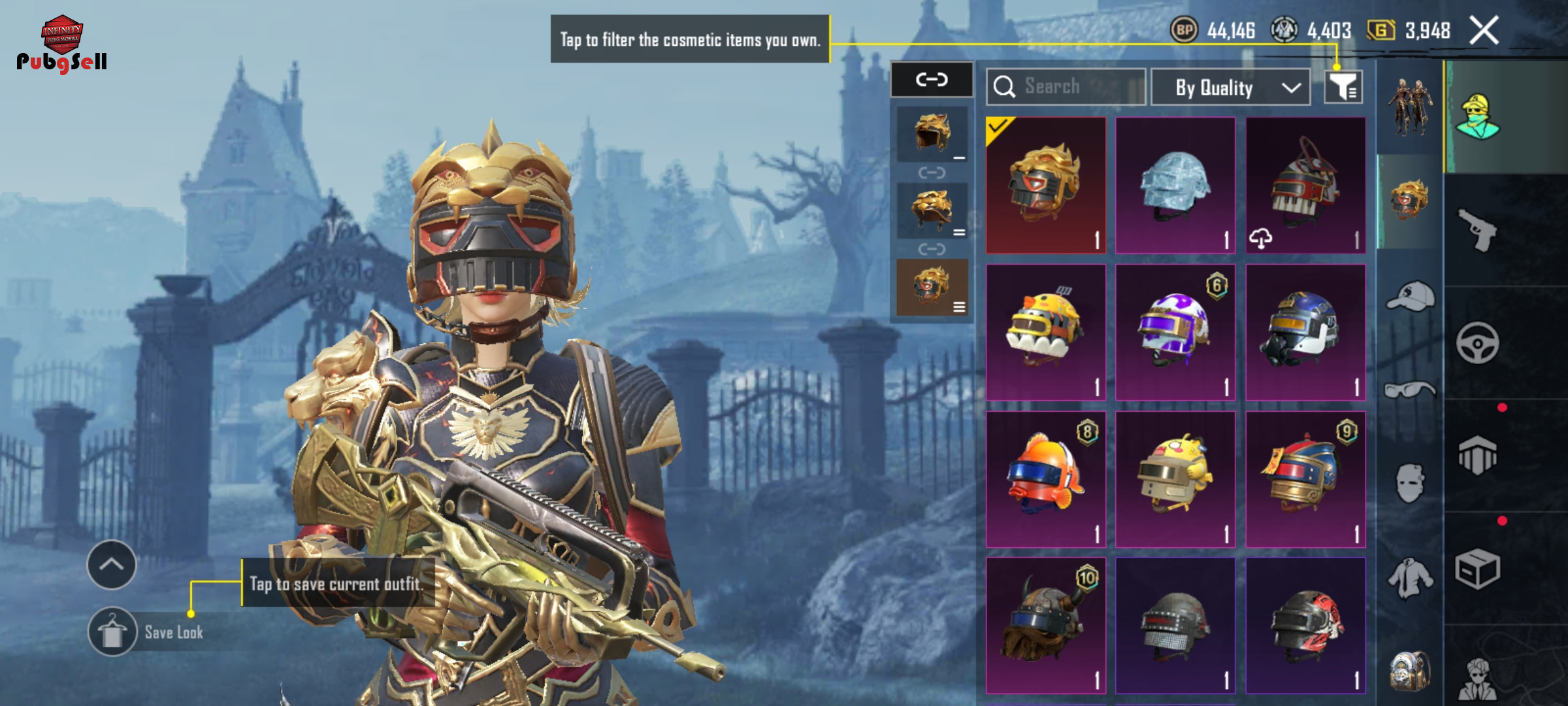Switch to the pistol weapons tab
Viewport: 1568px width, 706px height.
click(1478, 229)
